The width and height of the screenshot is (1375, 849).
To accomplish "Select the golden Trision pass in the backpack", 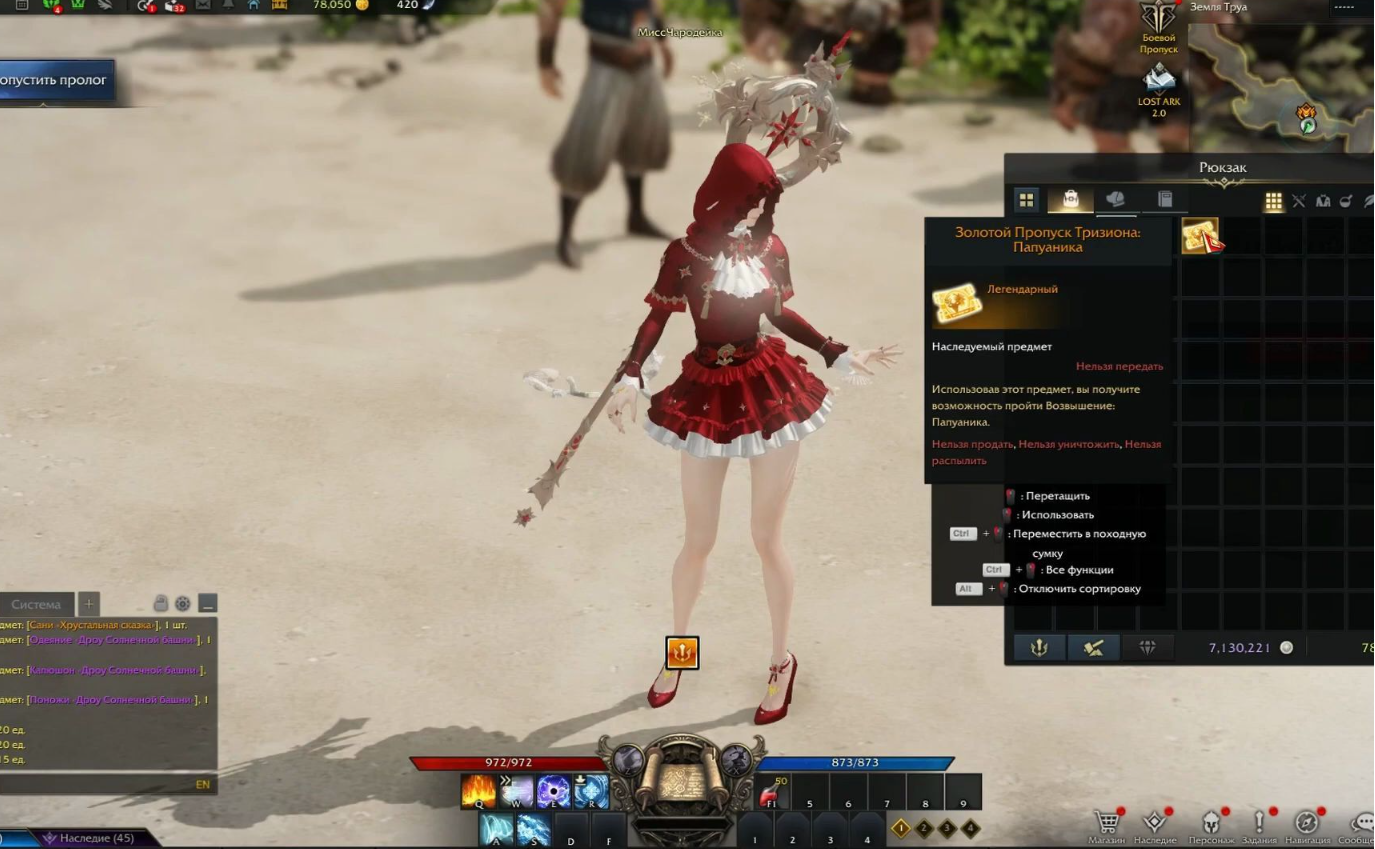I will 1200,236.
